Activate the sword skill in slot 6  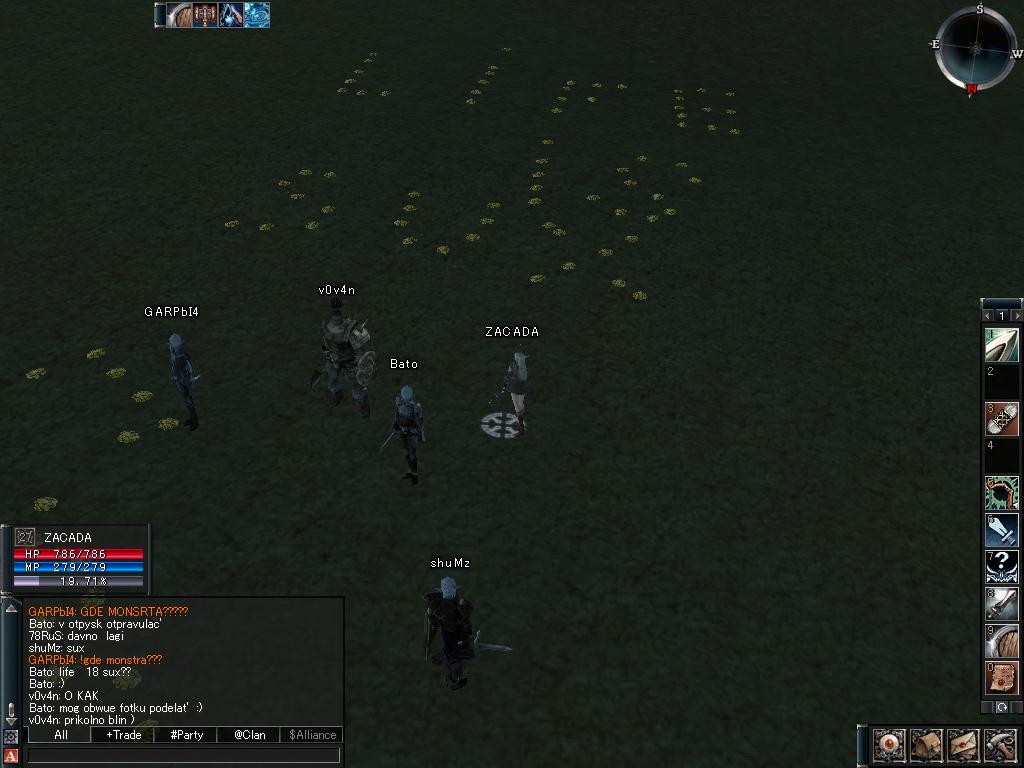[x=1002, y=530]
